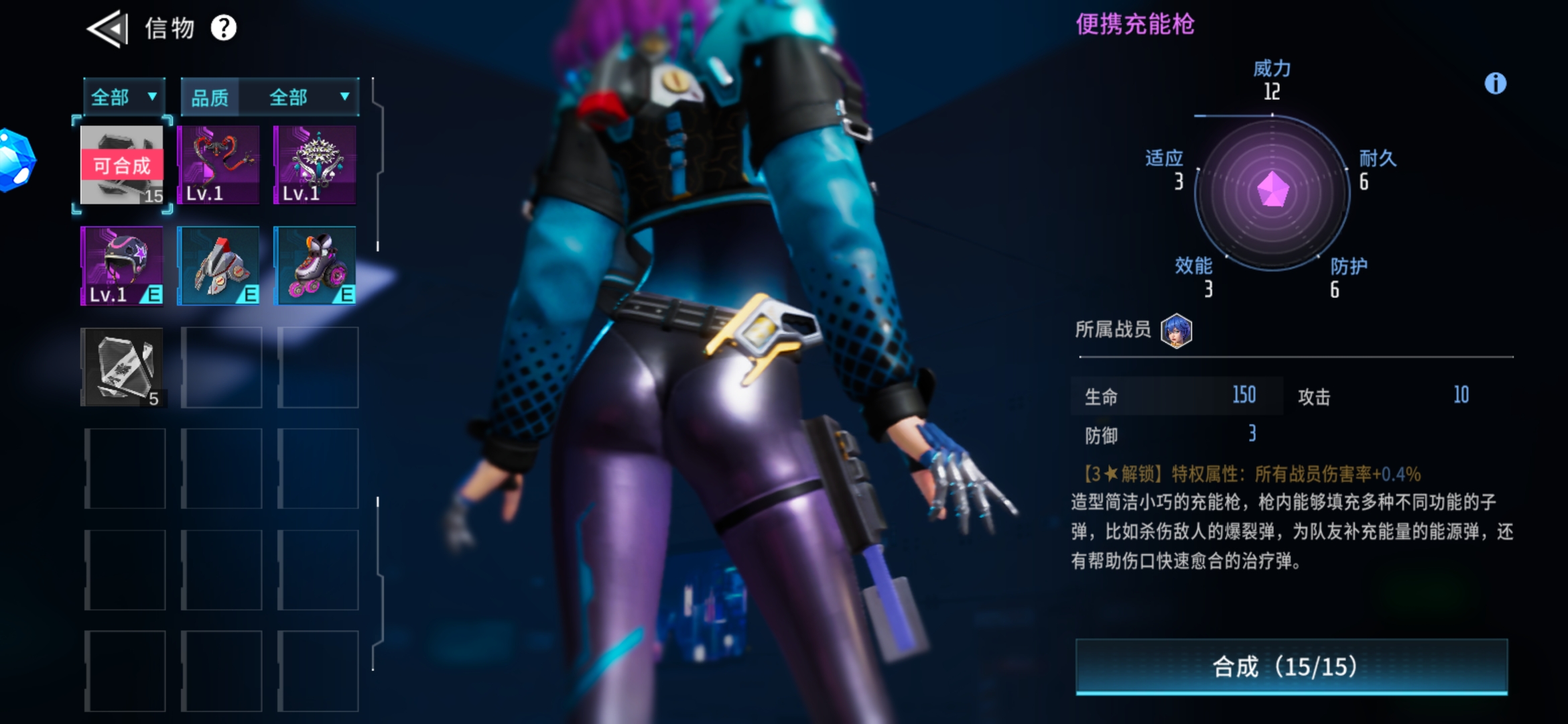Viewport: 1568px width, 724px height.
Task: Select the white floral ornament Lv.1 keepsake
Action: (x=316, y=164)
